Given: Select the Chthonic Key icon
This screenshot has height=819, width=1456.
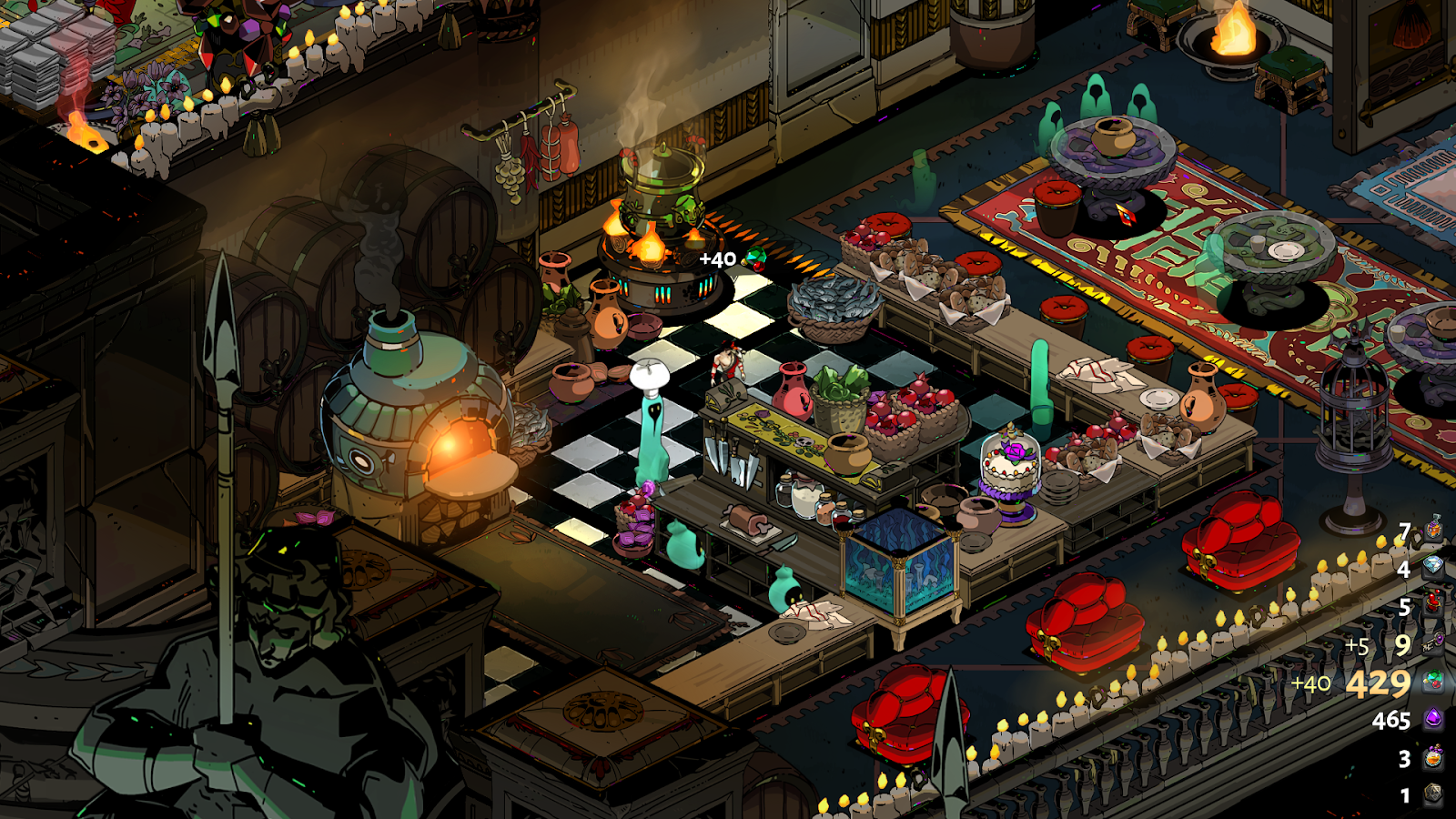Looking at the screenshot, I should (x=1434, y=643).
